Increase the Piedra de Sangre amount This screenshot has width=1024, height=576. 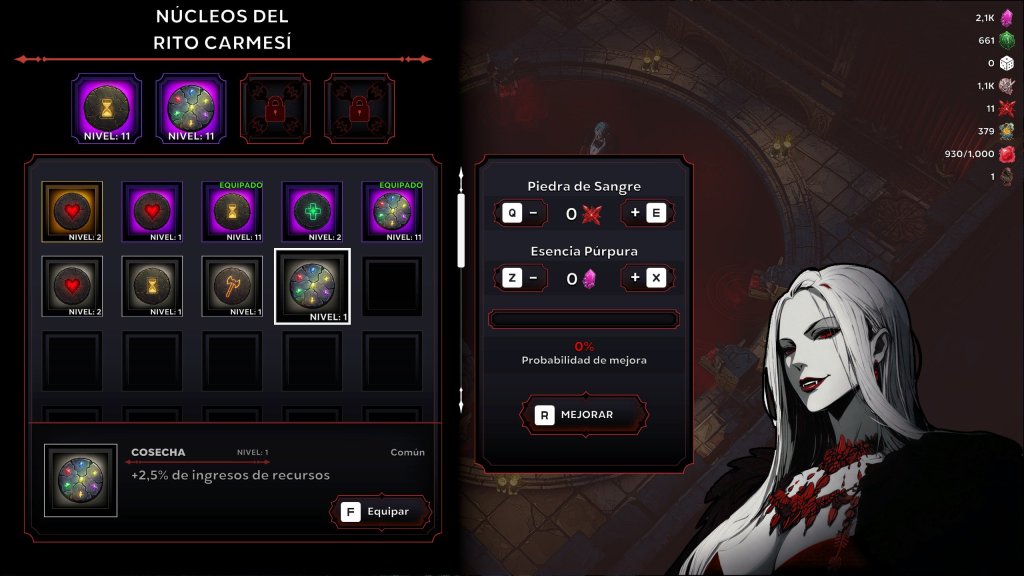647,213
